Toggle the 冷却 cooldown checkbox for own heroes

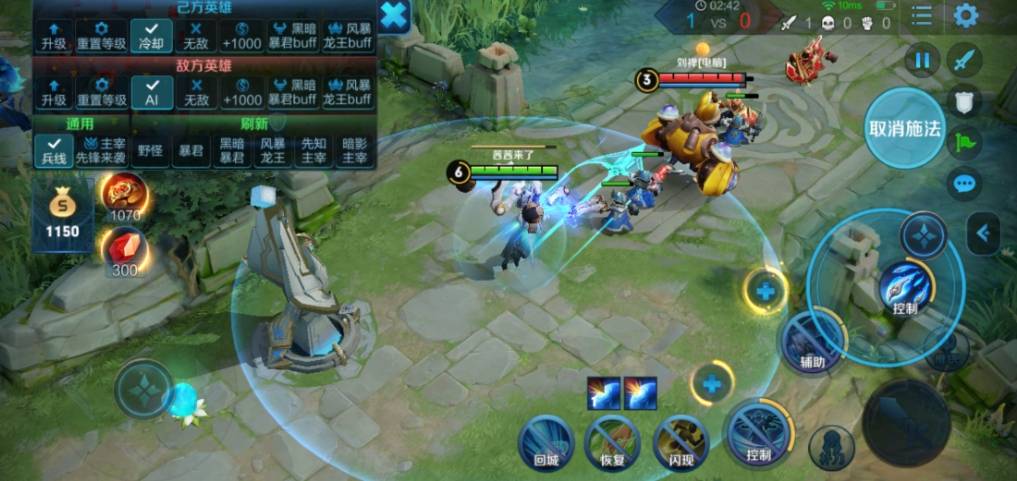pos(151,37)
